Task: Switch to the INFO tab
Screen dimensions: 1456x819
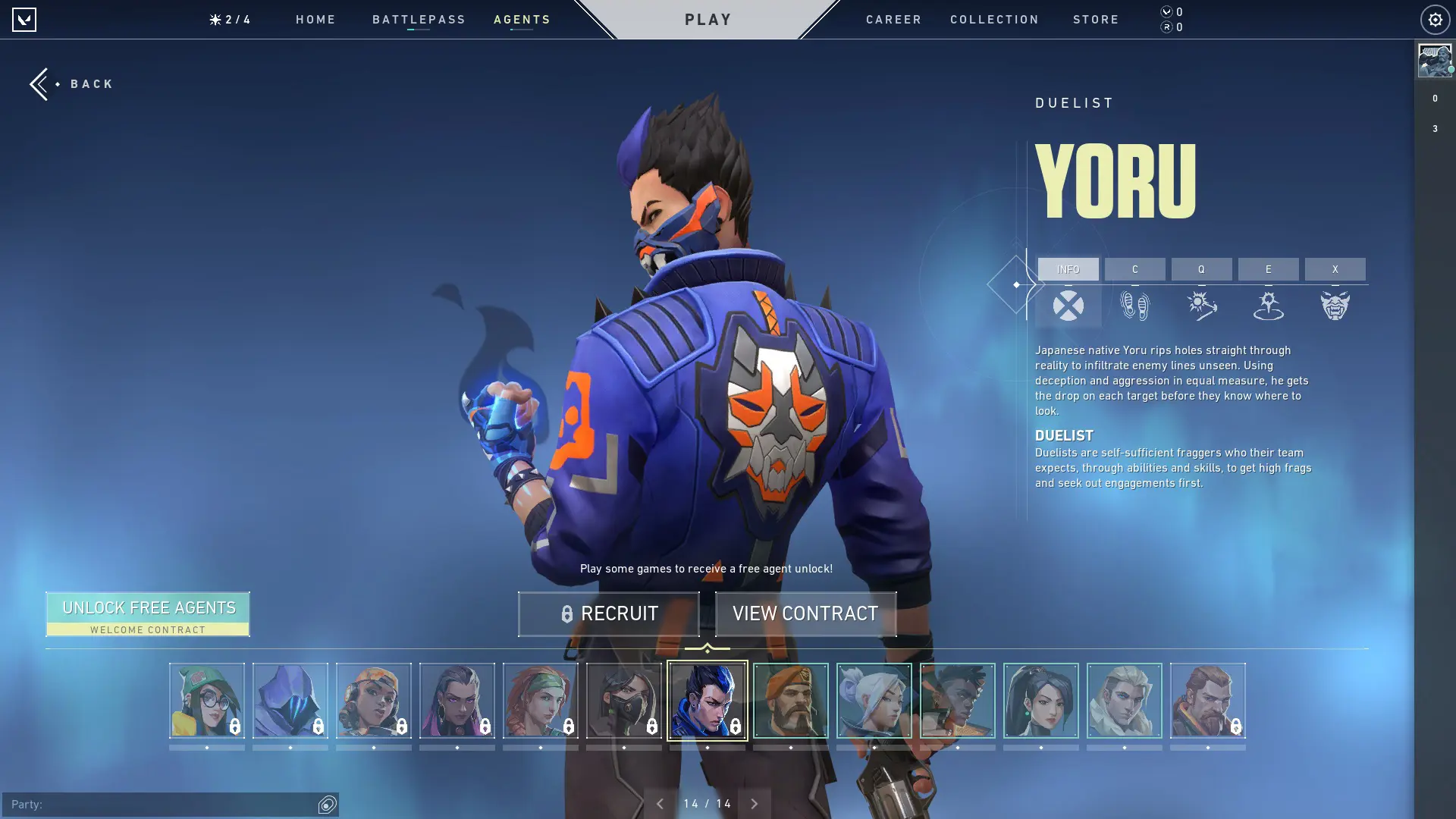Action: pyautogui.click(x=1068, y=269)
